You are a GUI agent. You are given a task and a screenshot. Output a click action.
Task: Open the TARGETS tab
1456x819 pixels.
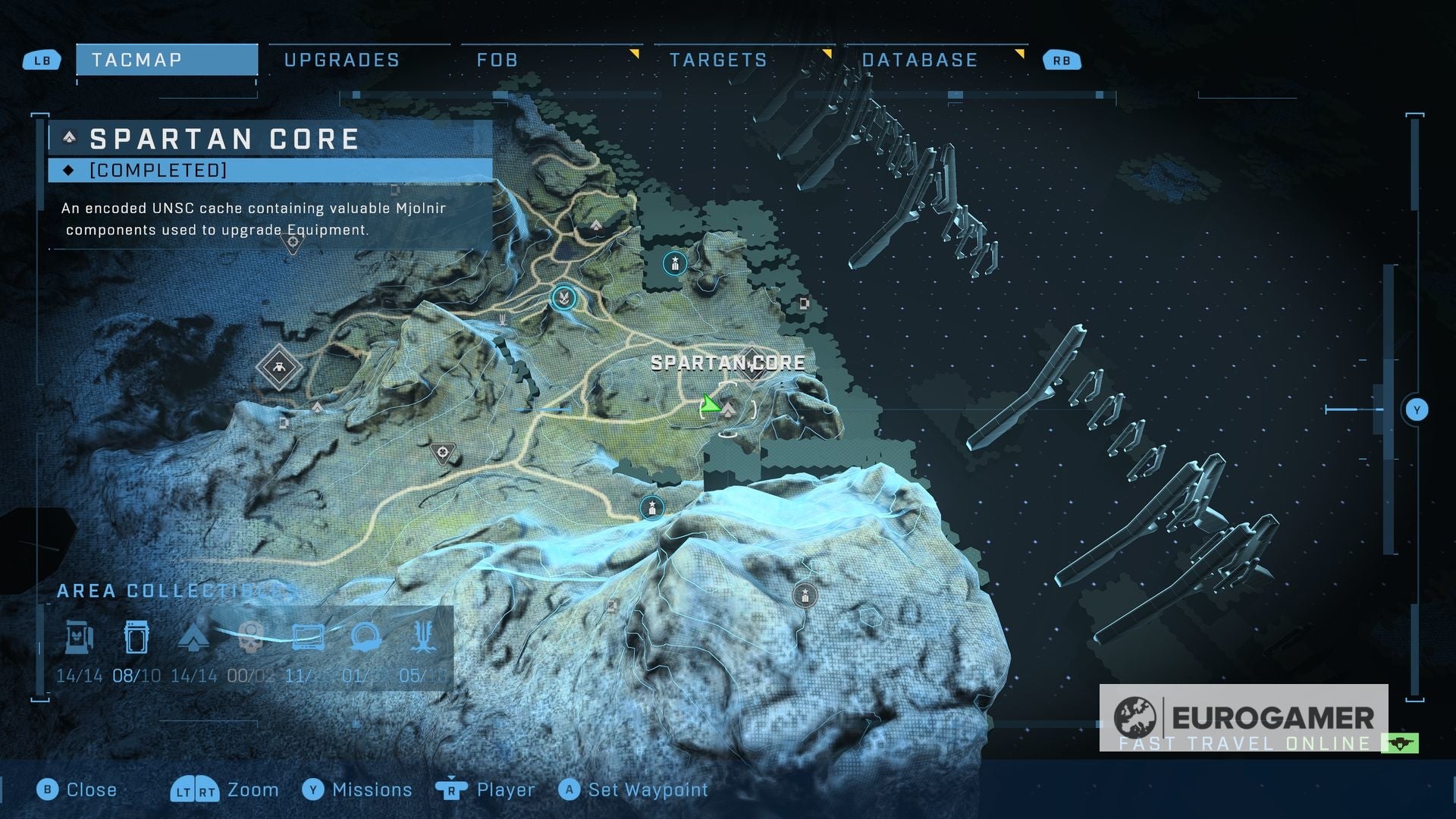(718, 59)
